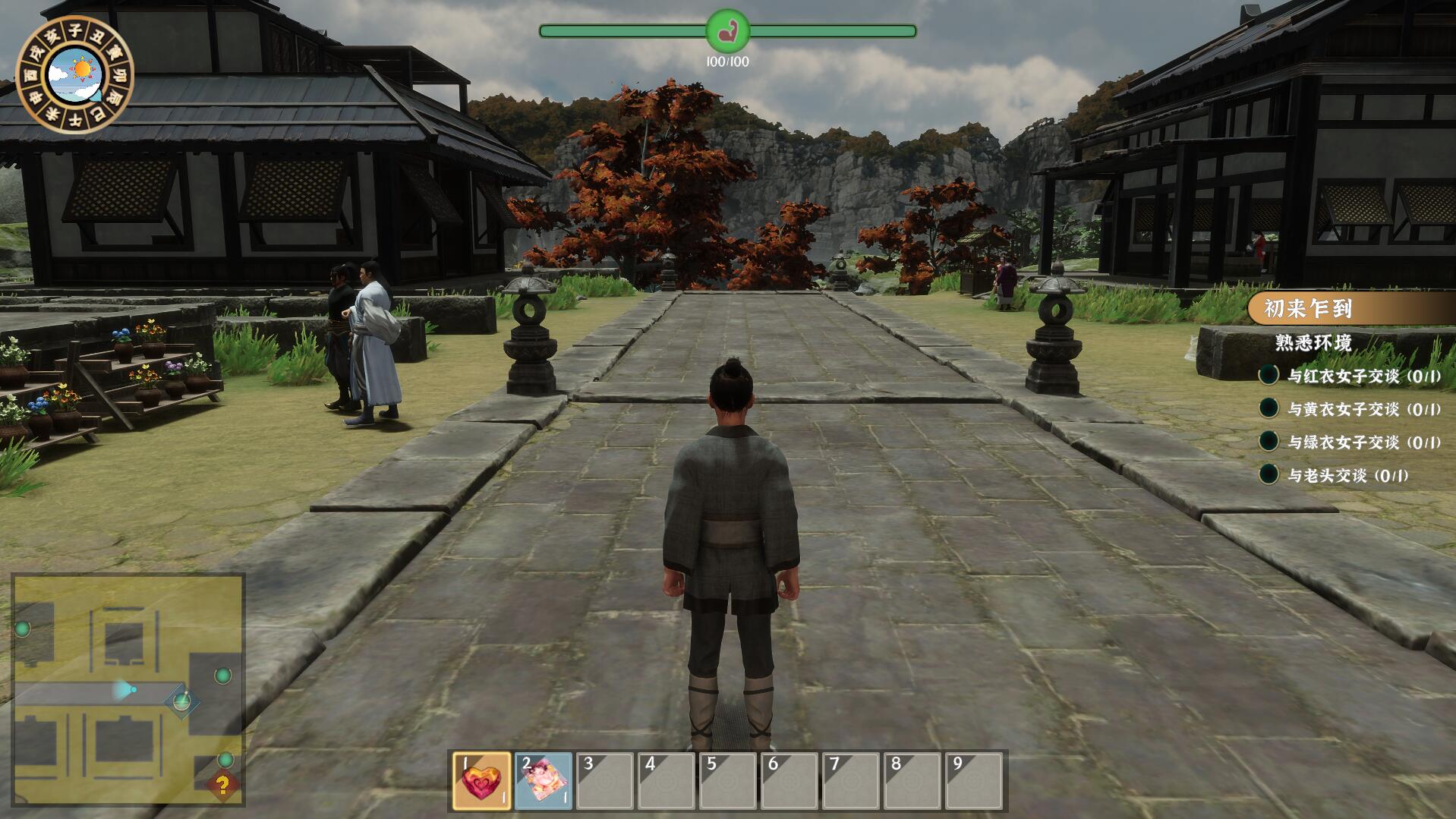This screenshot has height=819, width=1456.
Task: Select the 与黄衣女子交谈 objective
Action: click(x=1363, y=409)
